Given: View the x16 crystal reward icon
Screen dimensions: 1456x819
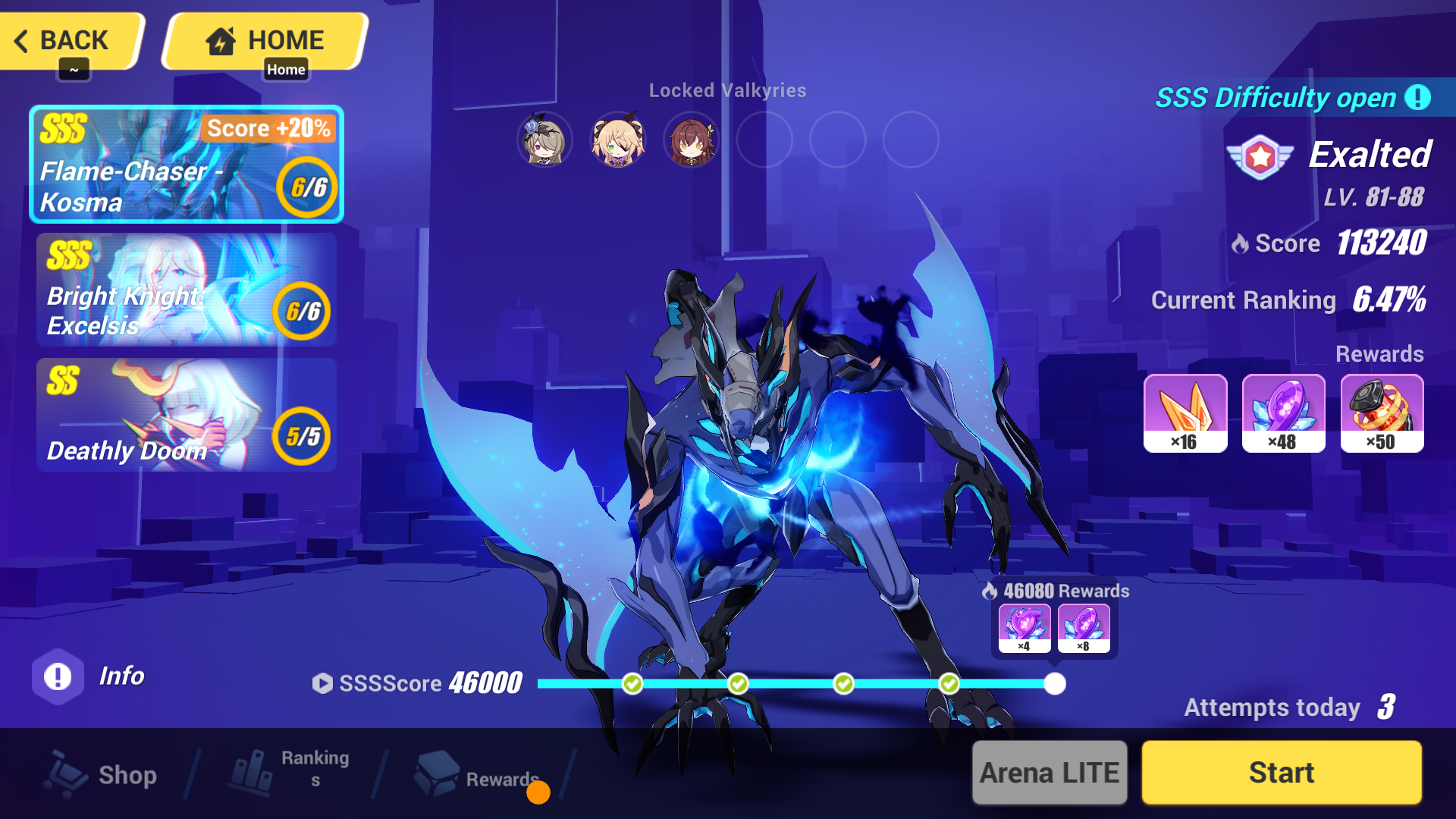Looking at the screenshot, I should pyautogui.click(x=1186, y=413).
